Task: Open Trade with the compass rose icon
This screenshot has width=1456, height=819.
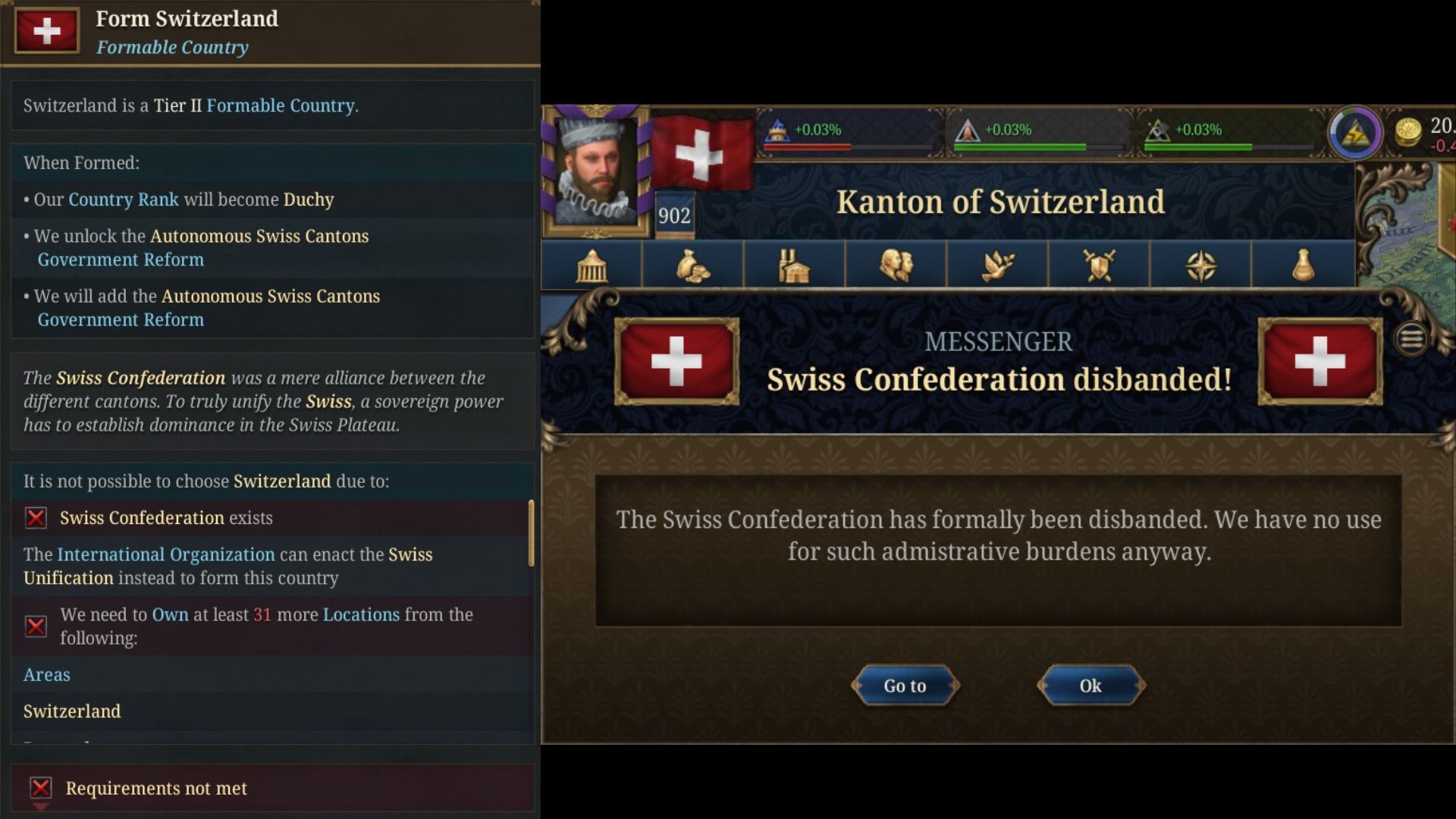Action: click(x=1200, y=264)
